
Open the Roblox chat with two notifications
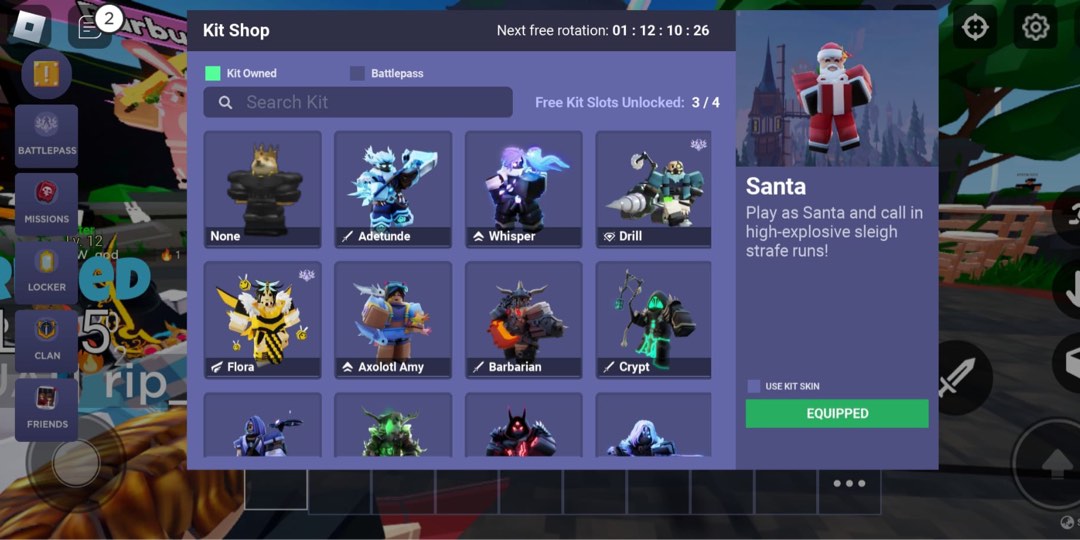point(90,27)
